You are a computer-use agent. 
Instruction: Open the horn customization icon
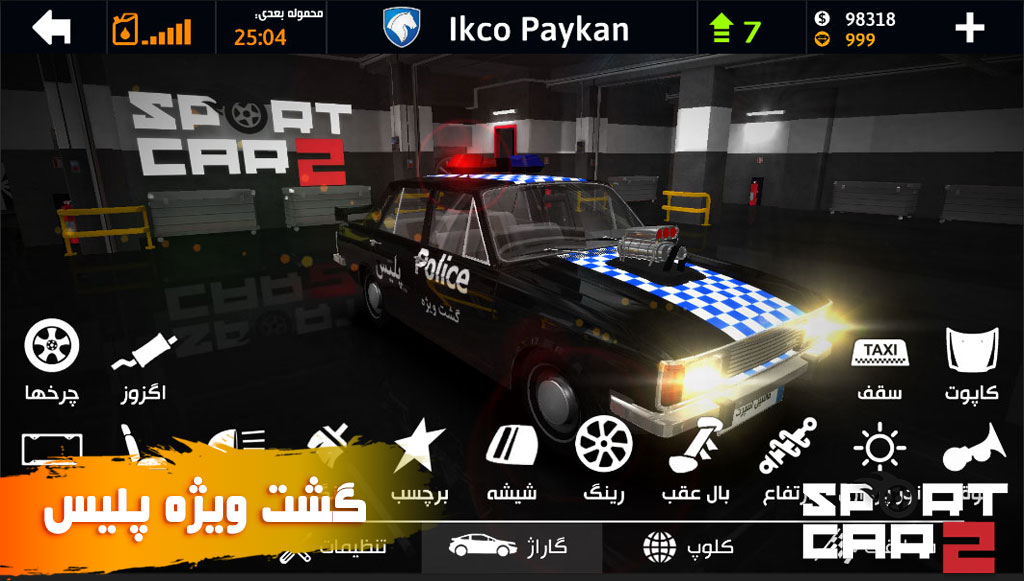tap(971, 448)
